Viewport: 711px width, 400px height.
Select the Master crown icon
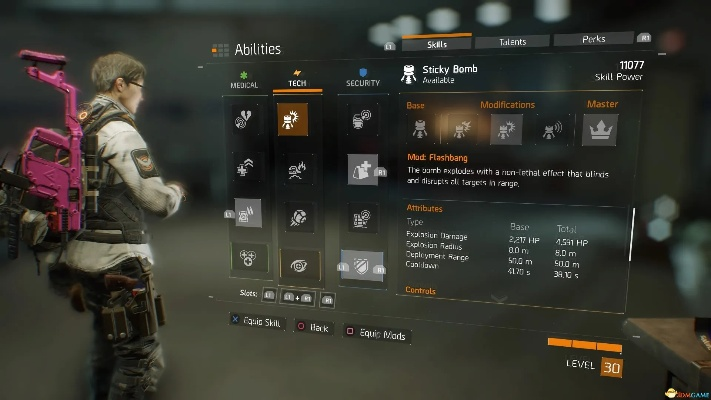600,129
